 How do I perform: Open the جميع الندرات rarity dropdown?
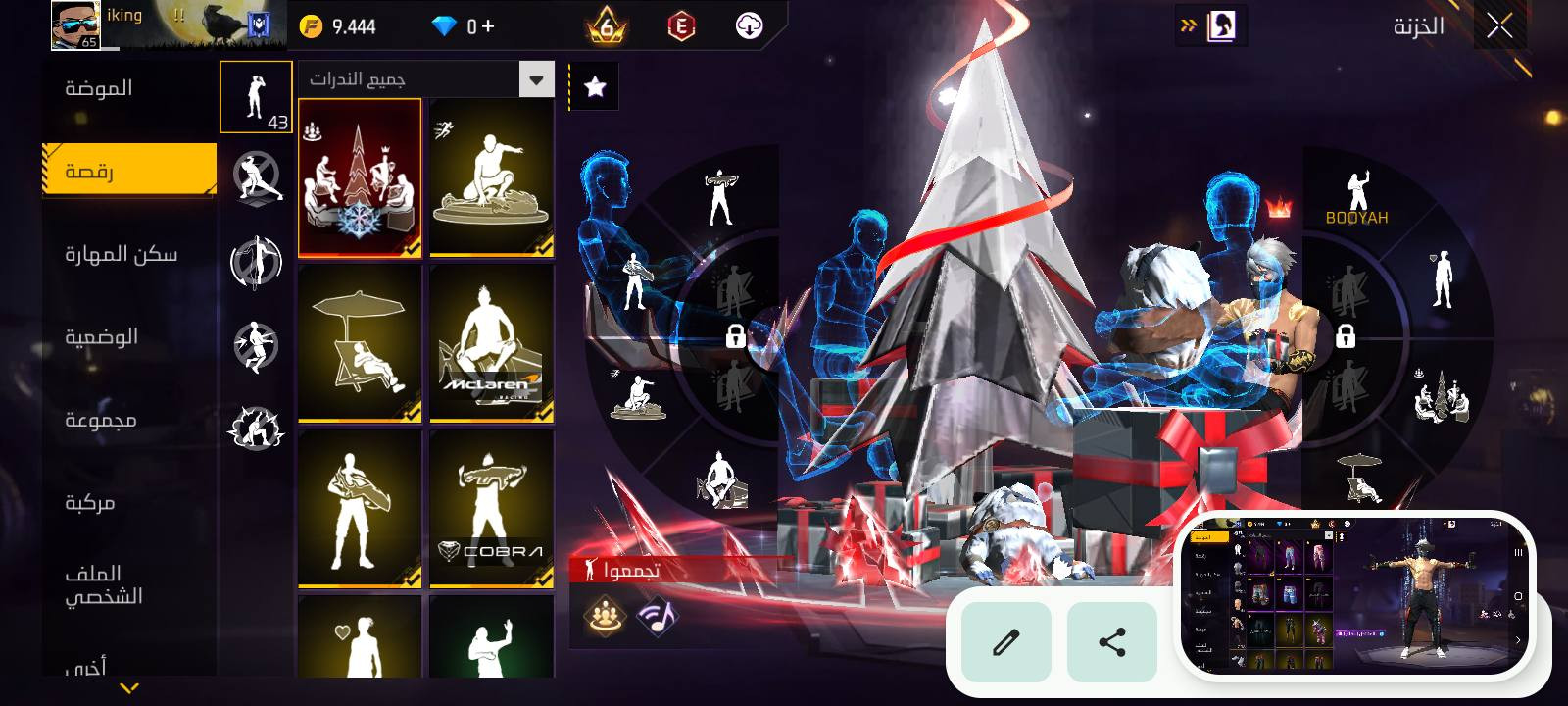[426, 79]
